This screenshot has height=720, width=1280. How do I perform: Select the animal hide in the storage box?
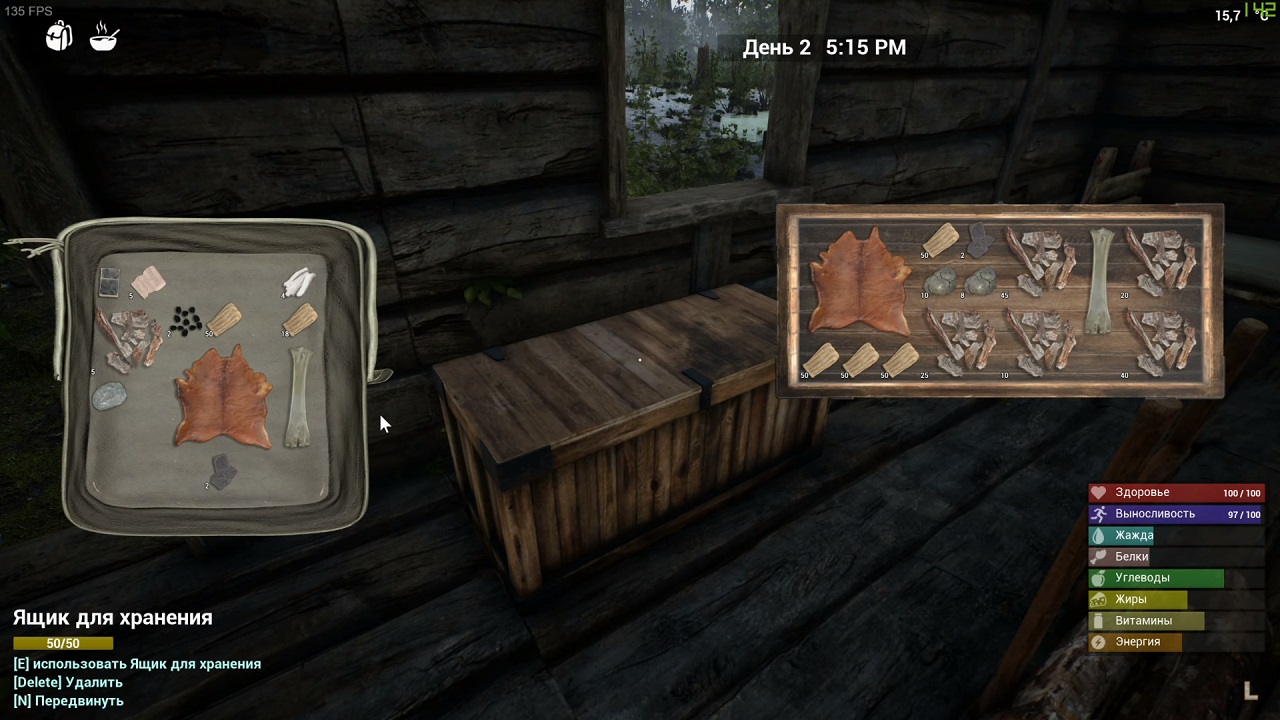point(860,280)
